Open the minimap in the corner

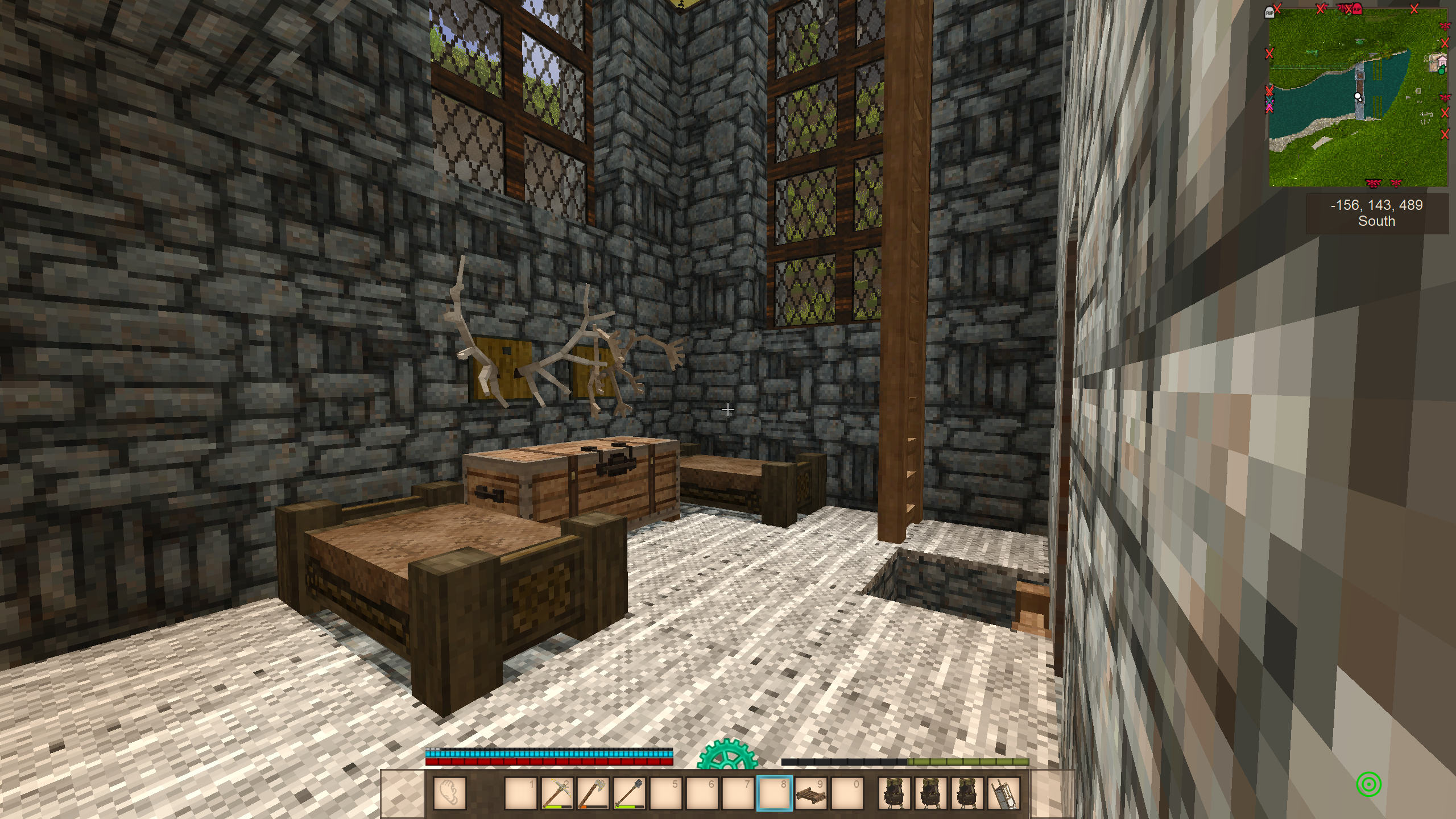coord(1358,97)
